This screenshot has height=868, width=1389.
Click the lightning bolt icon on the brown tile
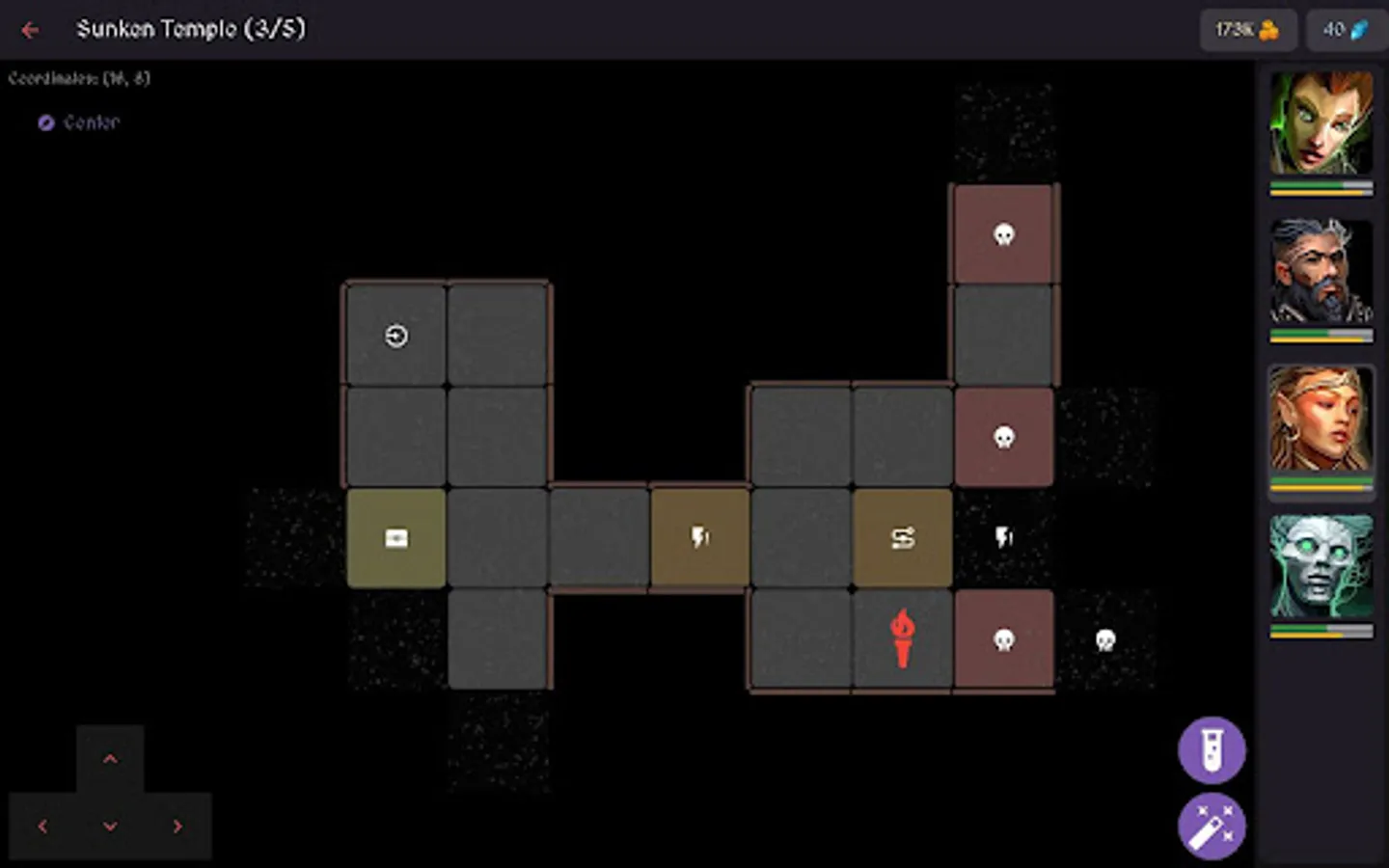click(699, 537)
